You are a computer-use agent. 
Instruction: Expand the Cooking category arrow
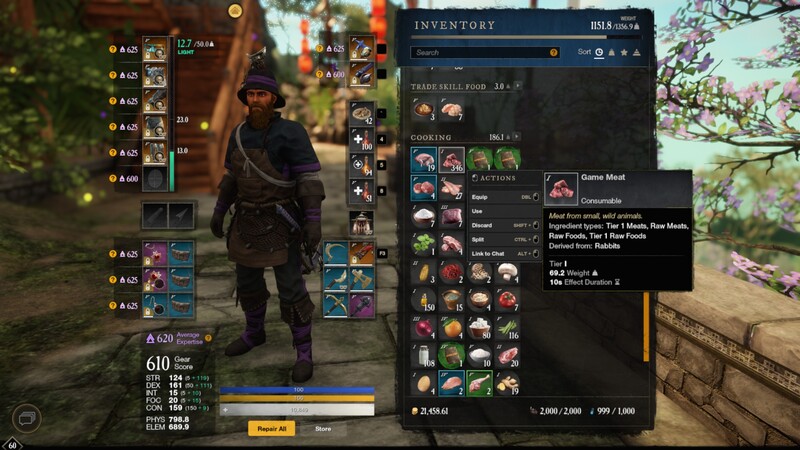(517, 137)
